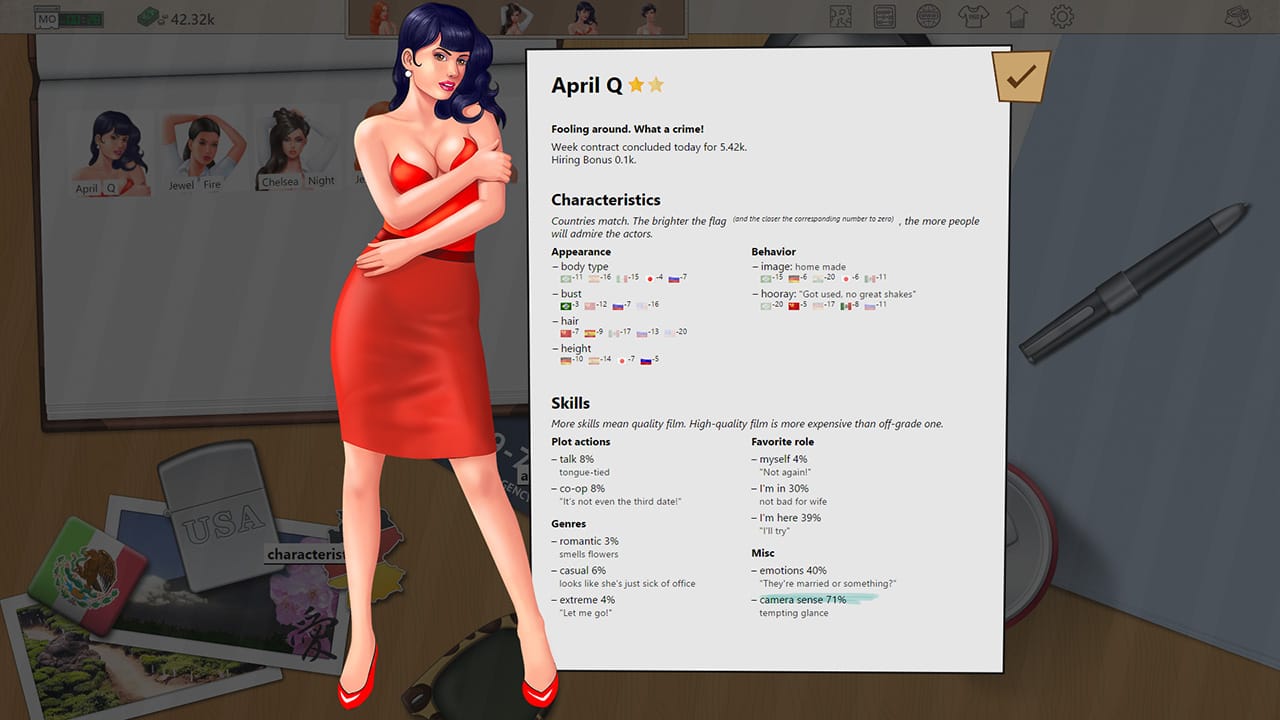Viewport: 1280px width, 720px height.
Task: Approve the contract with the wooden checkmark stamp
Action: coord(1021,75)
